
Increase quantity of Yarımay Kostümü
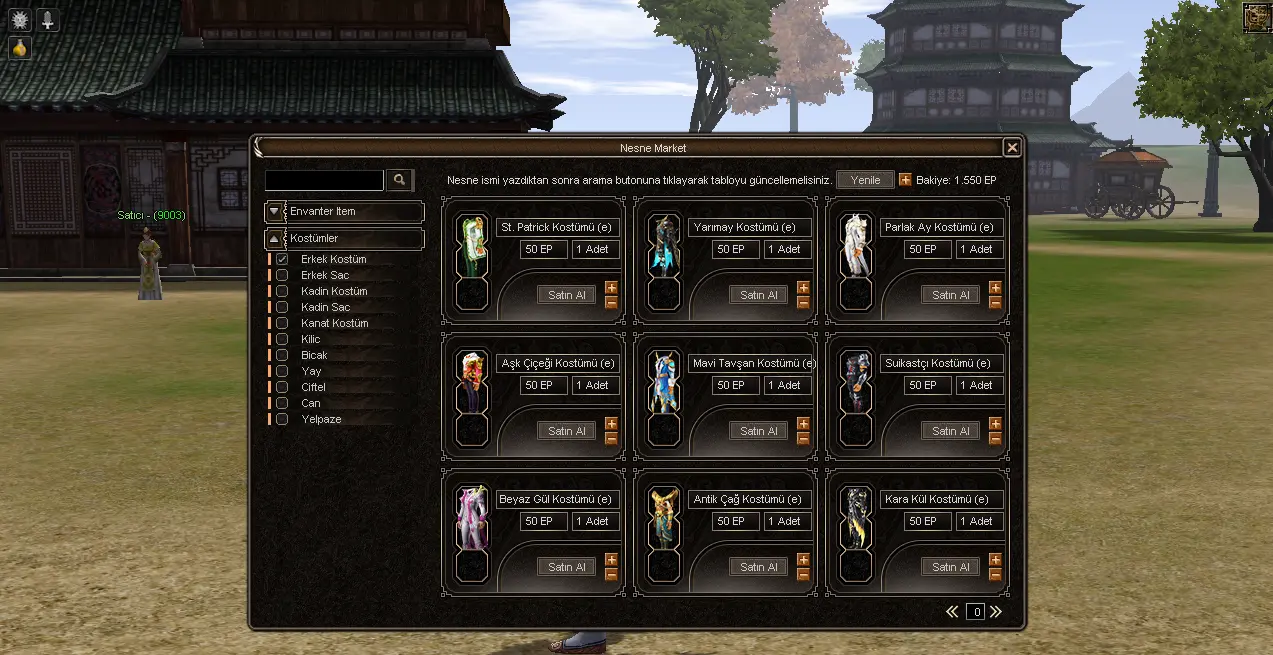click(x=803, y=288)
